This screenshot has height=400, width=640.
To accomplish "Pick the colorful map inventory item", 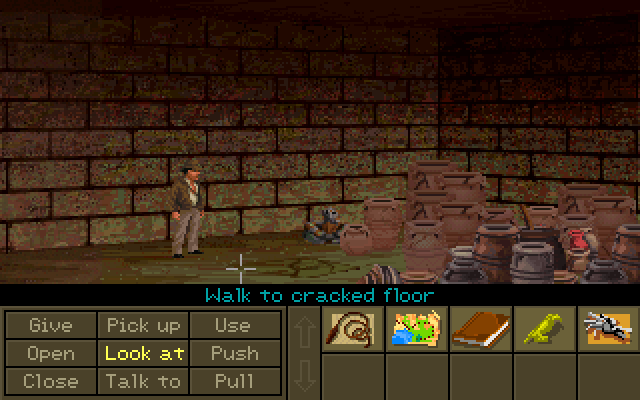I will pos(415,329).
